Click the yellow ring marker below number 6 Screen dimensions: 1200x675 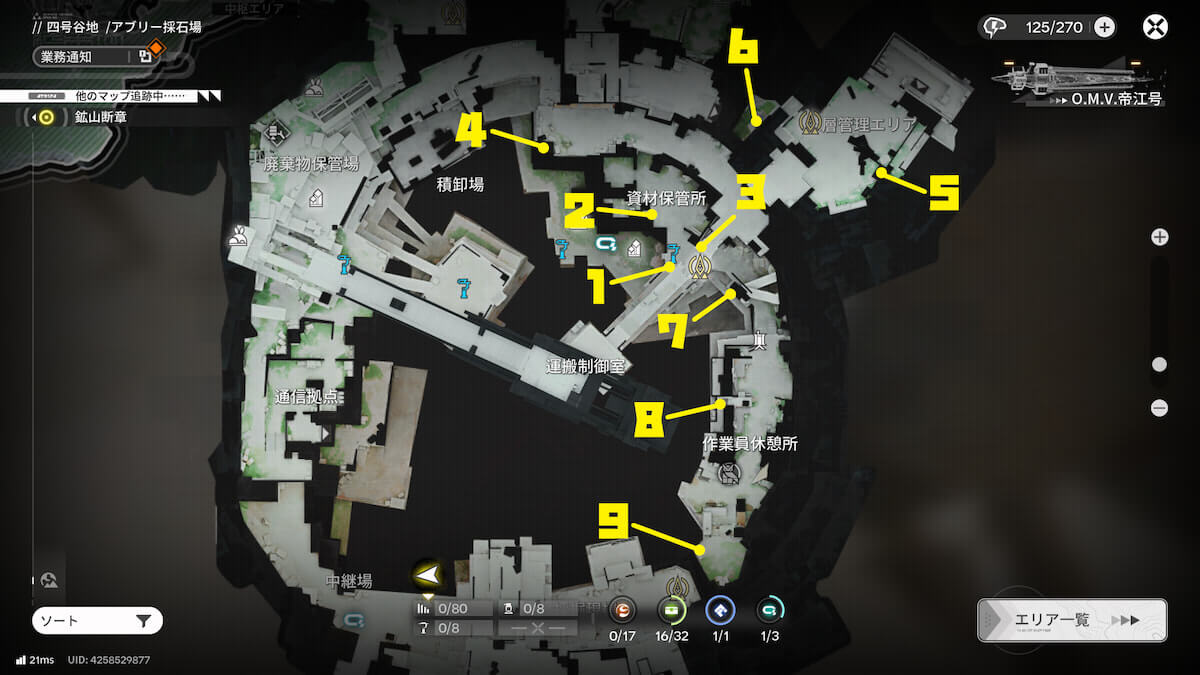coord(747,122)
